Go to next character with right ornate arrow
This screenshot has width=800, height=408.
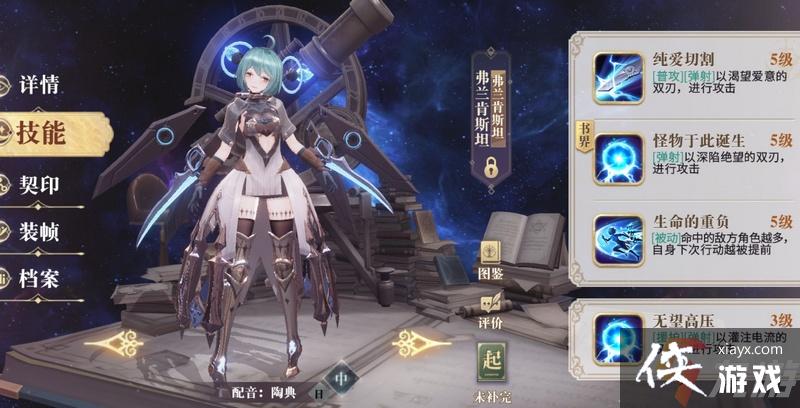coord(420,344)
